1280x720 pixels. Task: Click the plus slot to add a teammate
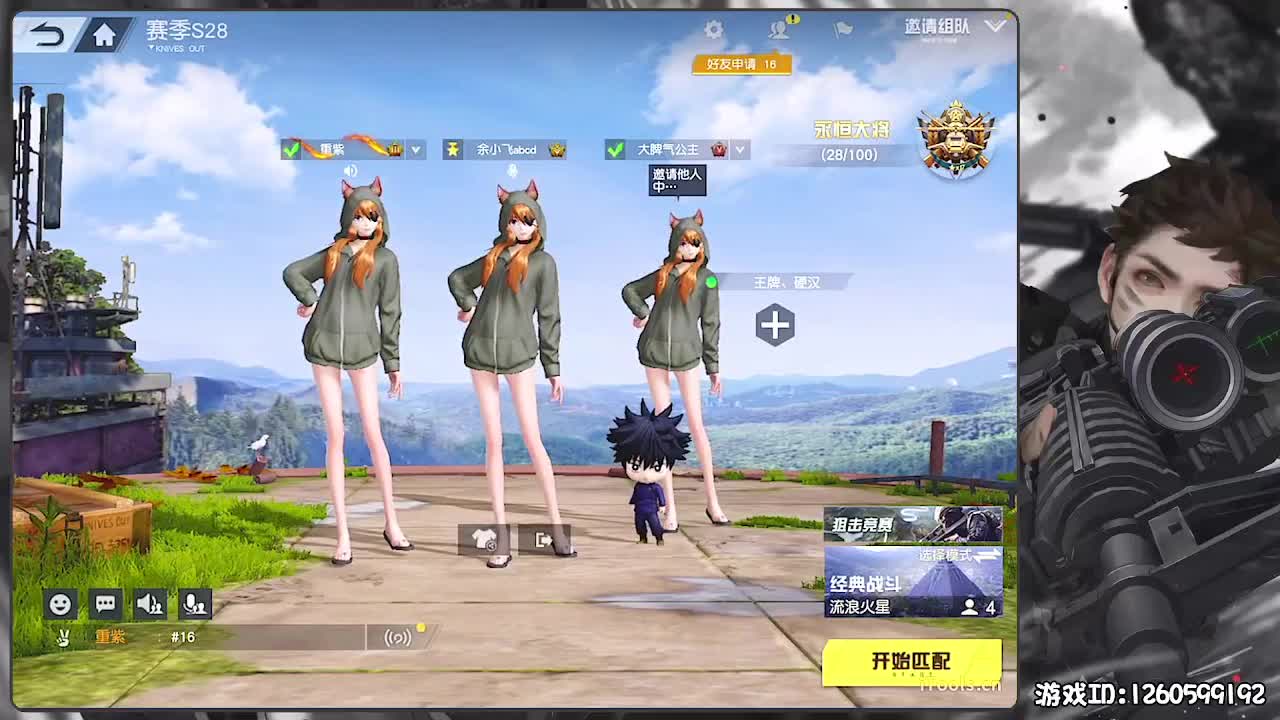774,325
